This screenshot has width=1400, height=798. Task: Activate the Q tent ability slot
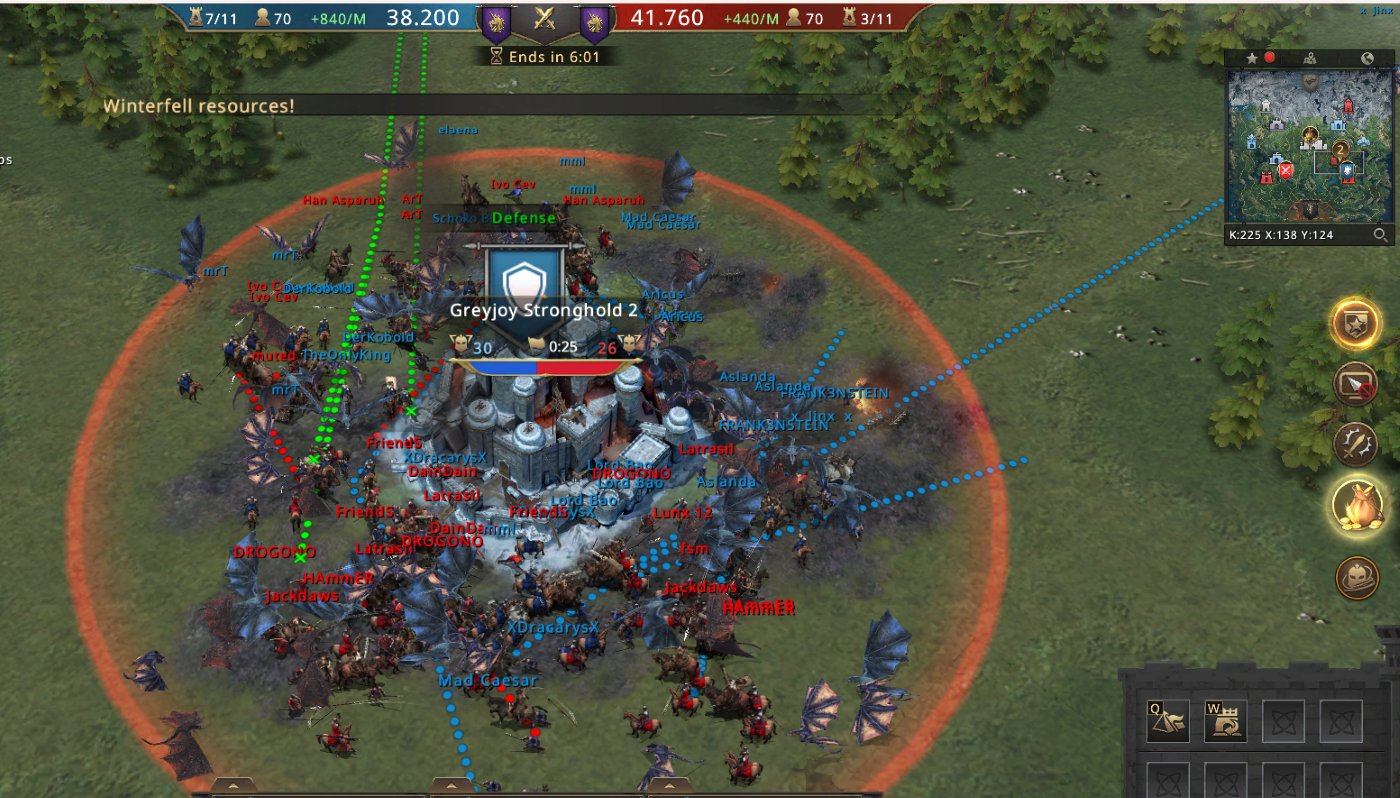click(1168, 720)
